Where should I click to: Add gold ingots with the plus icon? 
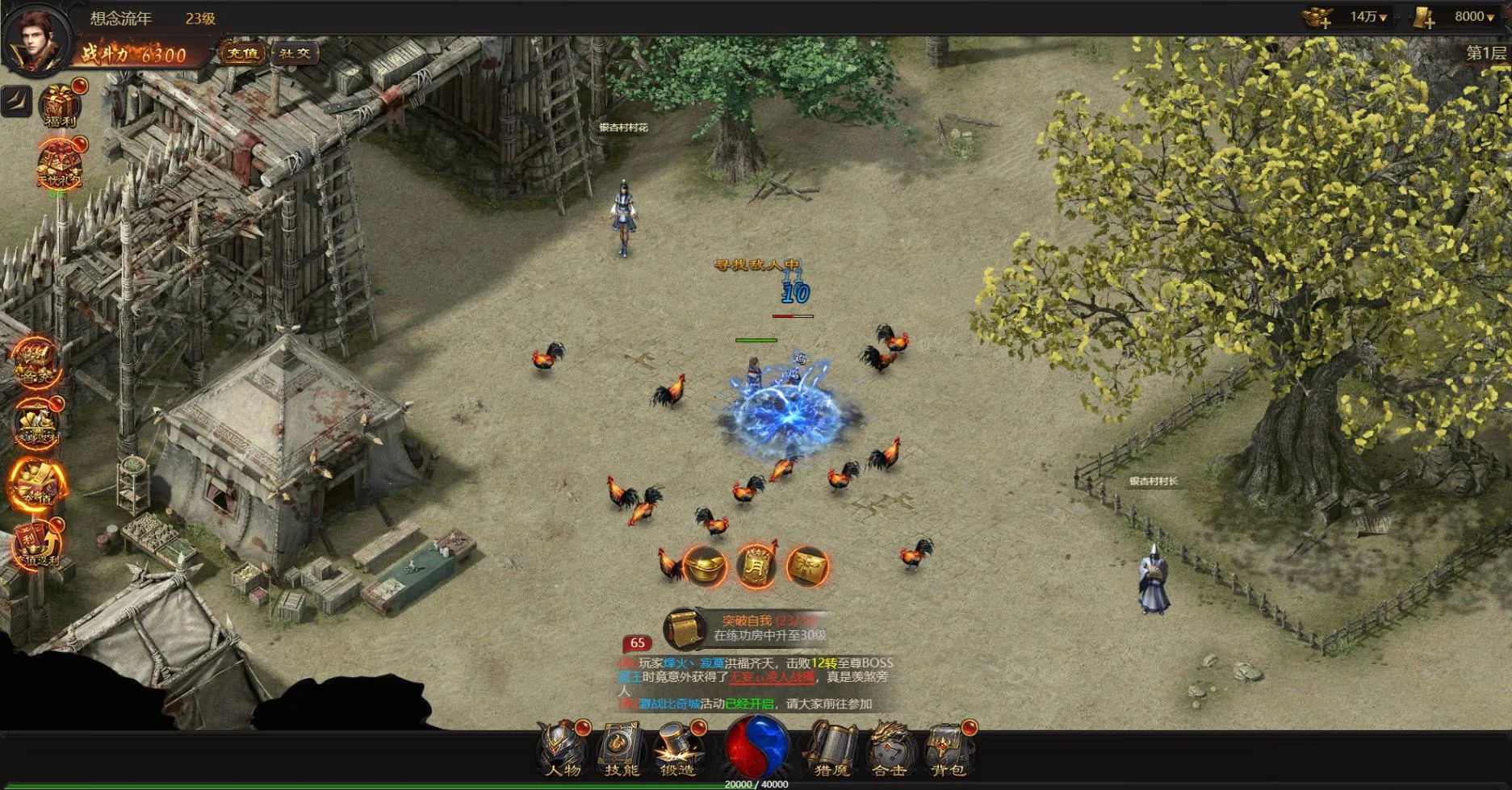click(x=1318, y=18)
